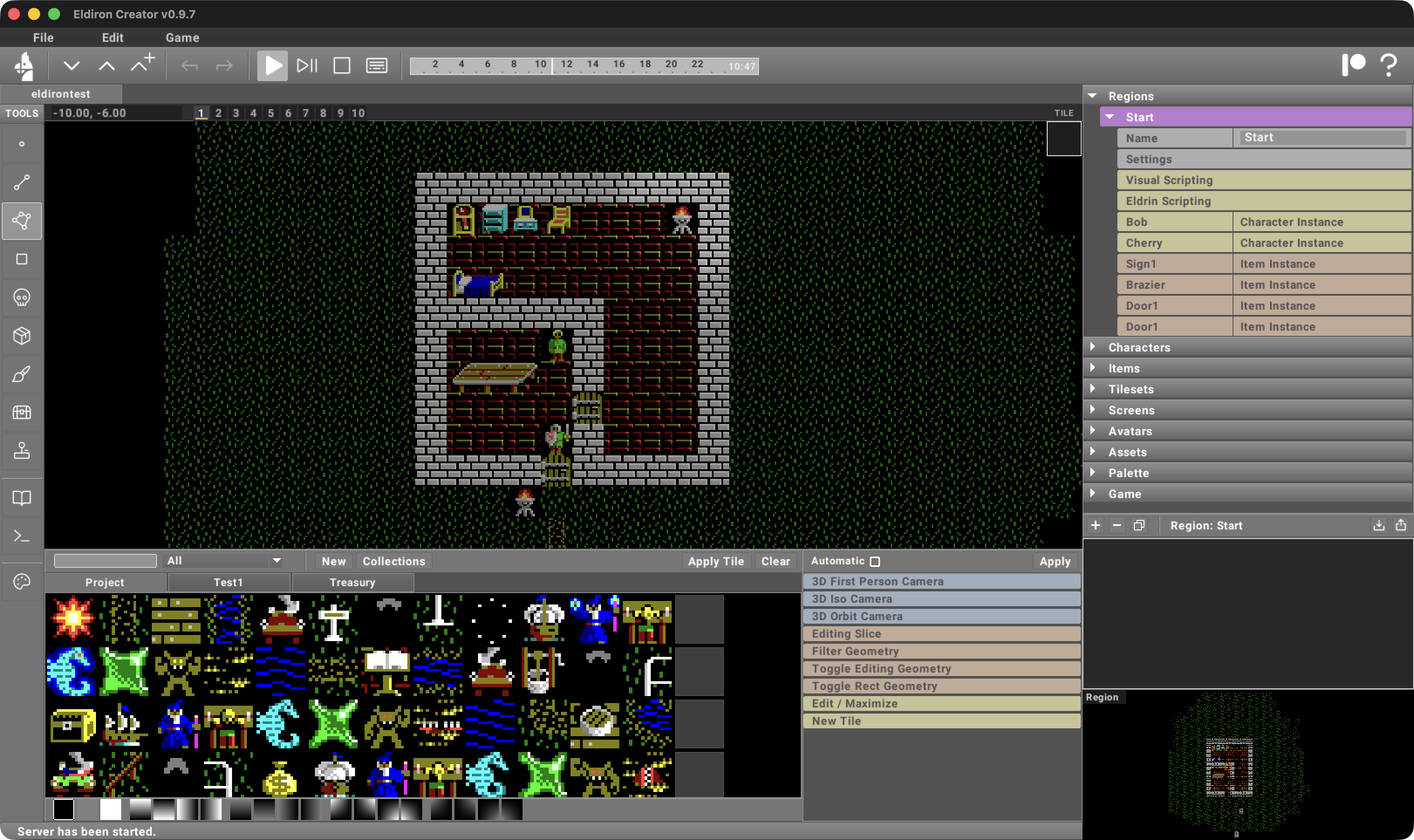Screen dimensions: 1414x840
Task: Click the treasure chest items tool
Action: coord(21,412)
